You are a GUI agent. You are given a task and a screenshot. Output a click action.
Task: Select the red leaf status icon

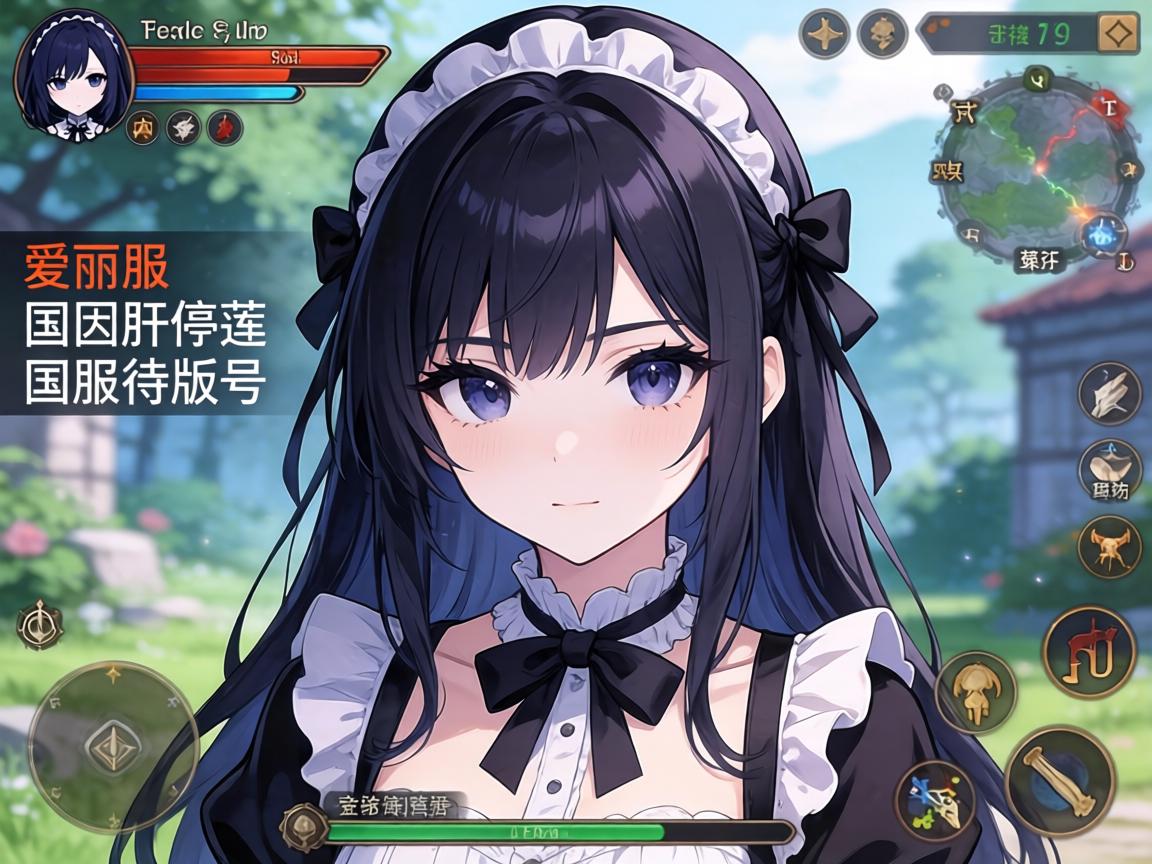pyautogui.click(x=225, y=127)
